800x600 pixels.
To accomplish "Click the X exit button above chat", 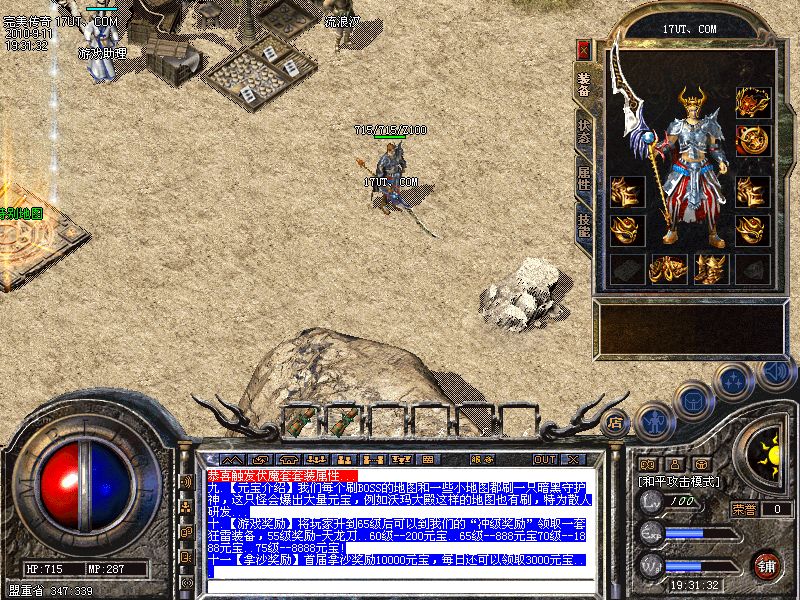I will click(x=574, y=459).
